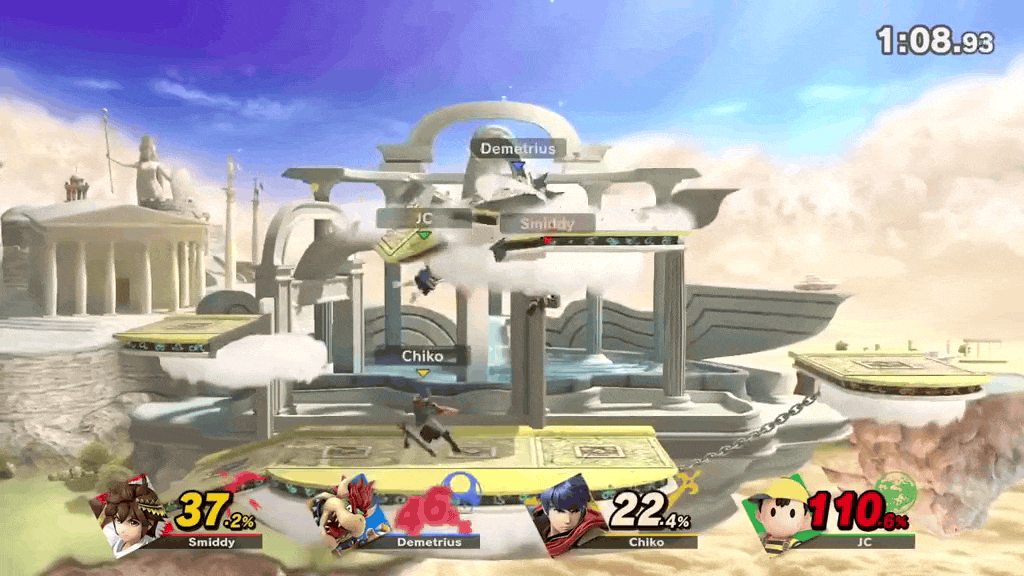
Task: Select Pit's portrait in Smiddy's damage panel
Action: tap(133, 513)
